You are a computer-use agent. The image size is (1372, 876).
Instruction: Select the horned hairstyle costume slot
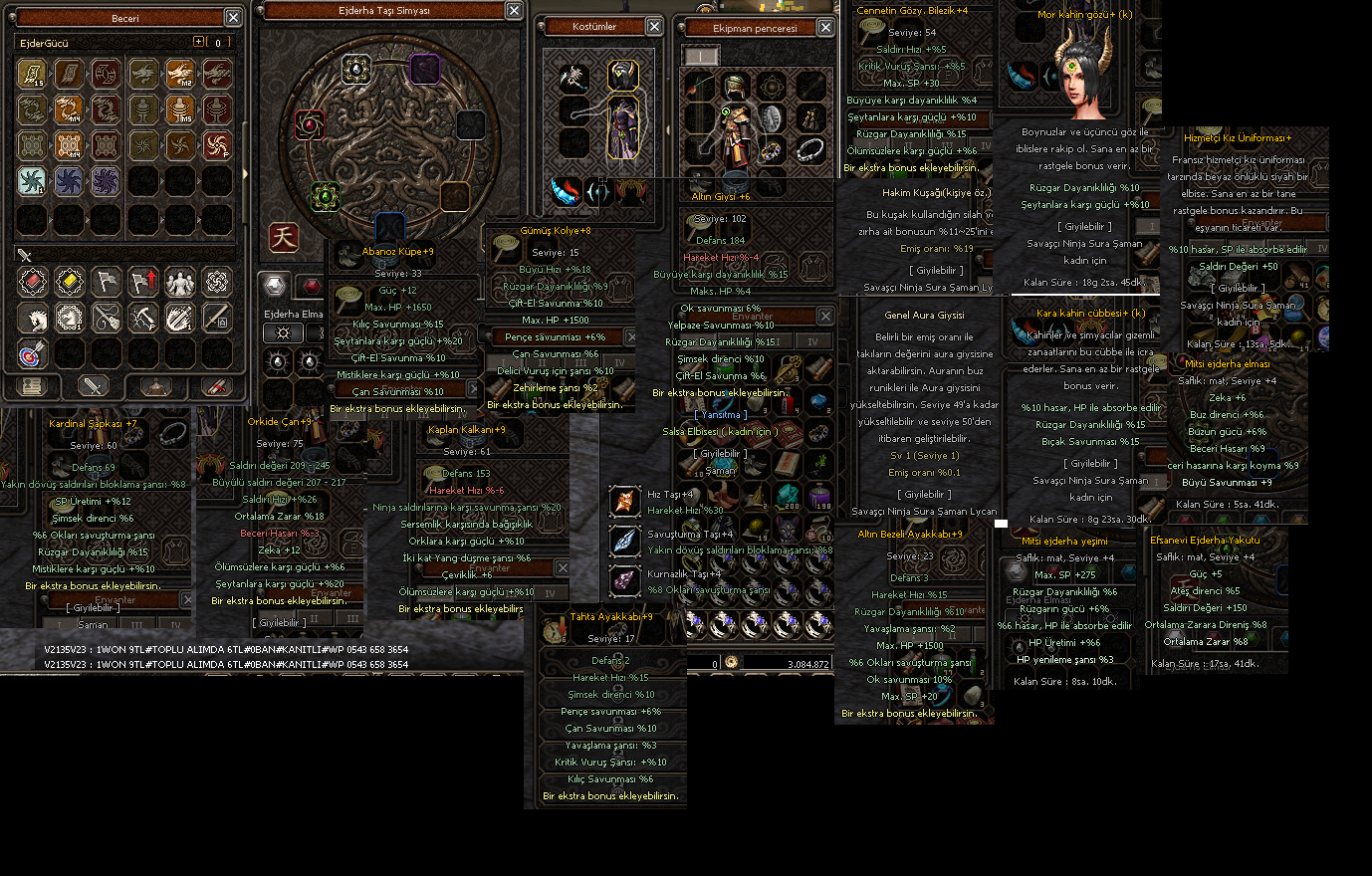click(x=623, y=75)
